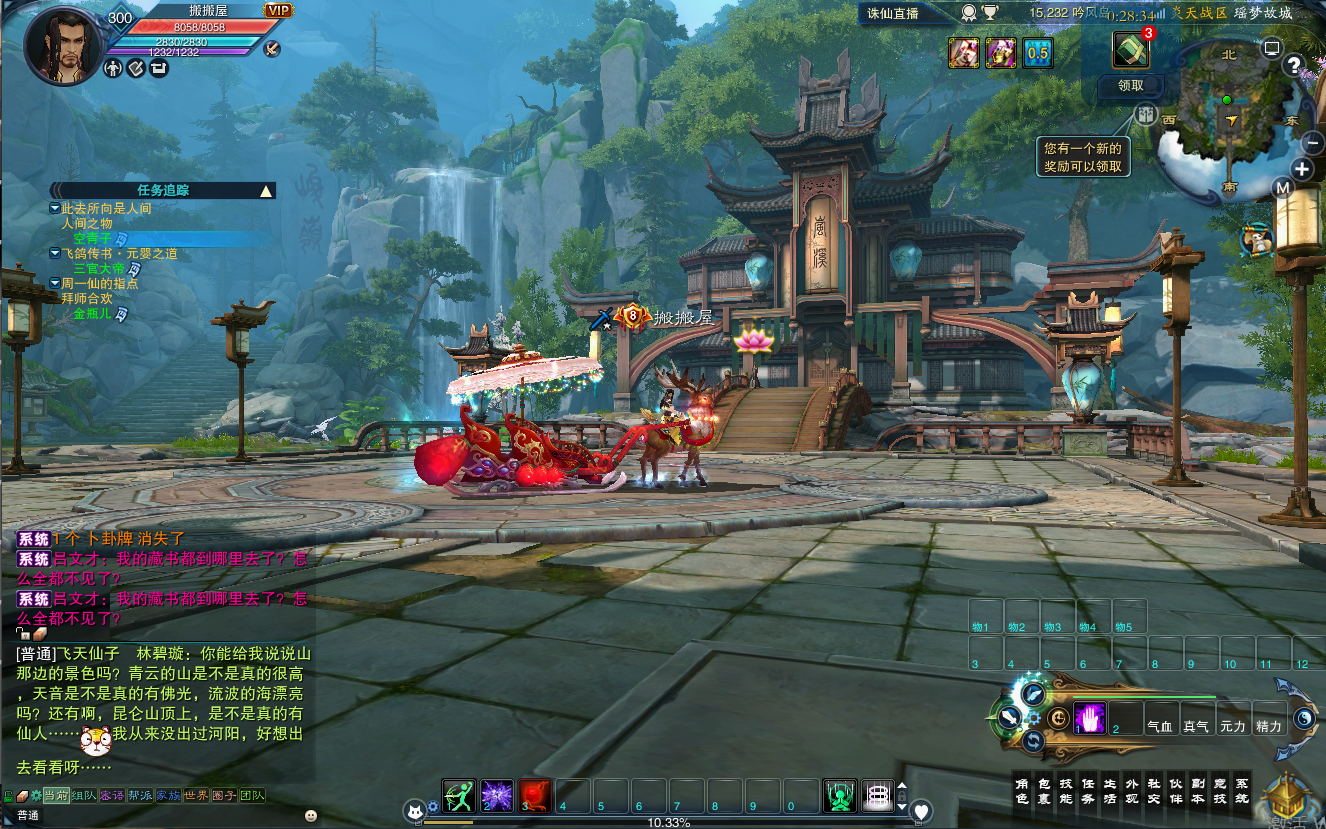Image resolution: width=1326 pixels, height=829 pixels.
Task: Click the gift box reward icon with red badge
Action: click(1133, 47)
